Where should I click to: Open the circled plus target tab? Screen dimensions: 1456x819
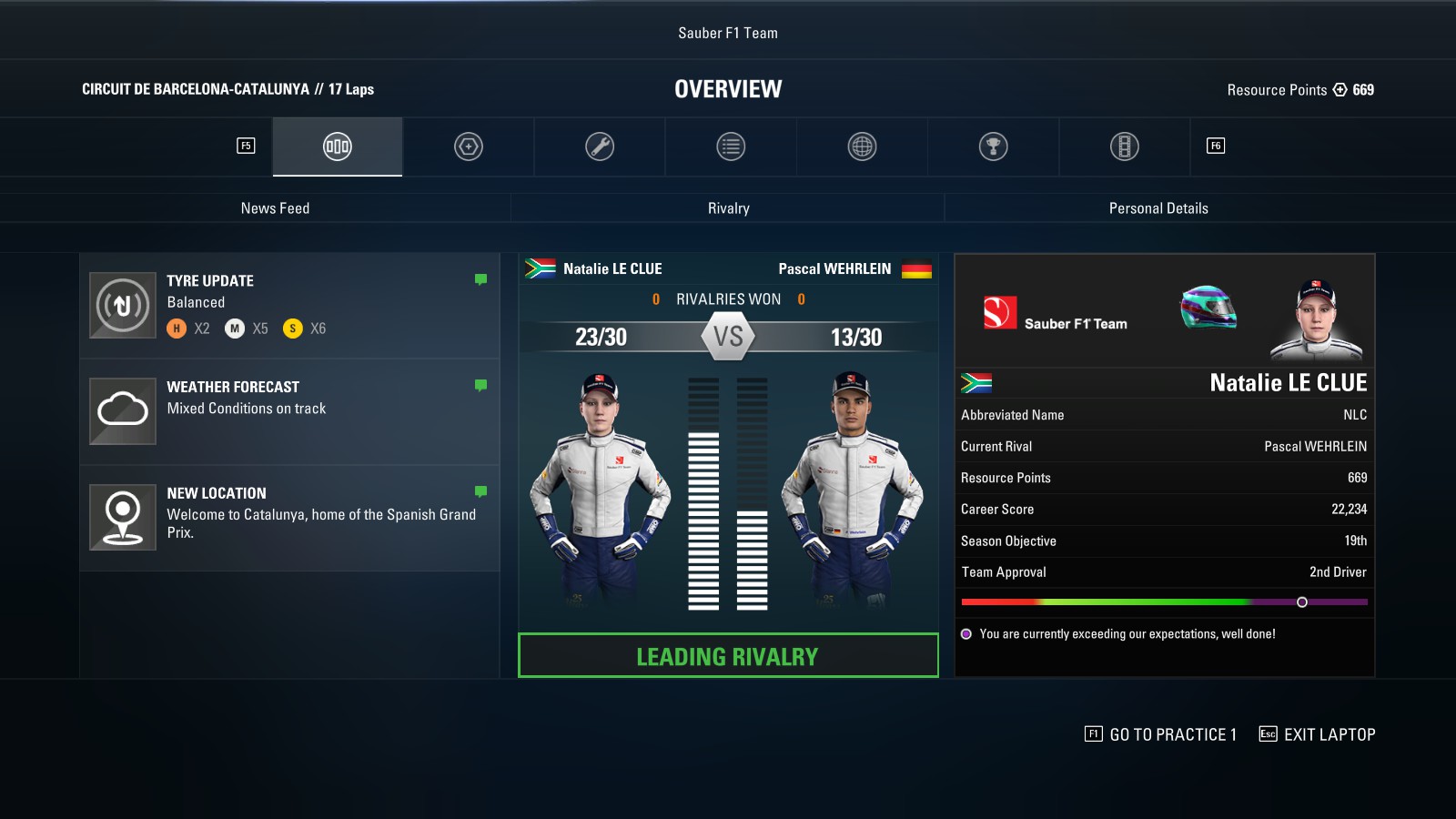[x=469, y=147]
